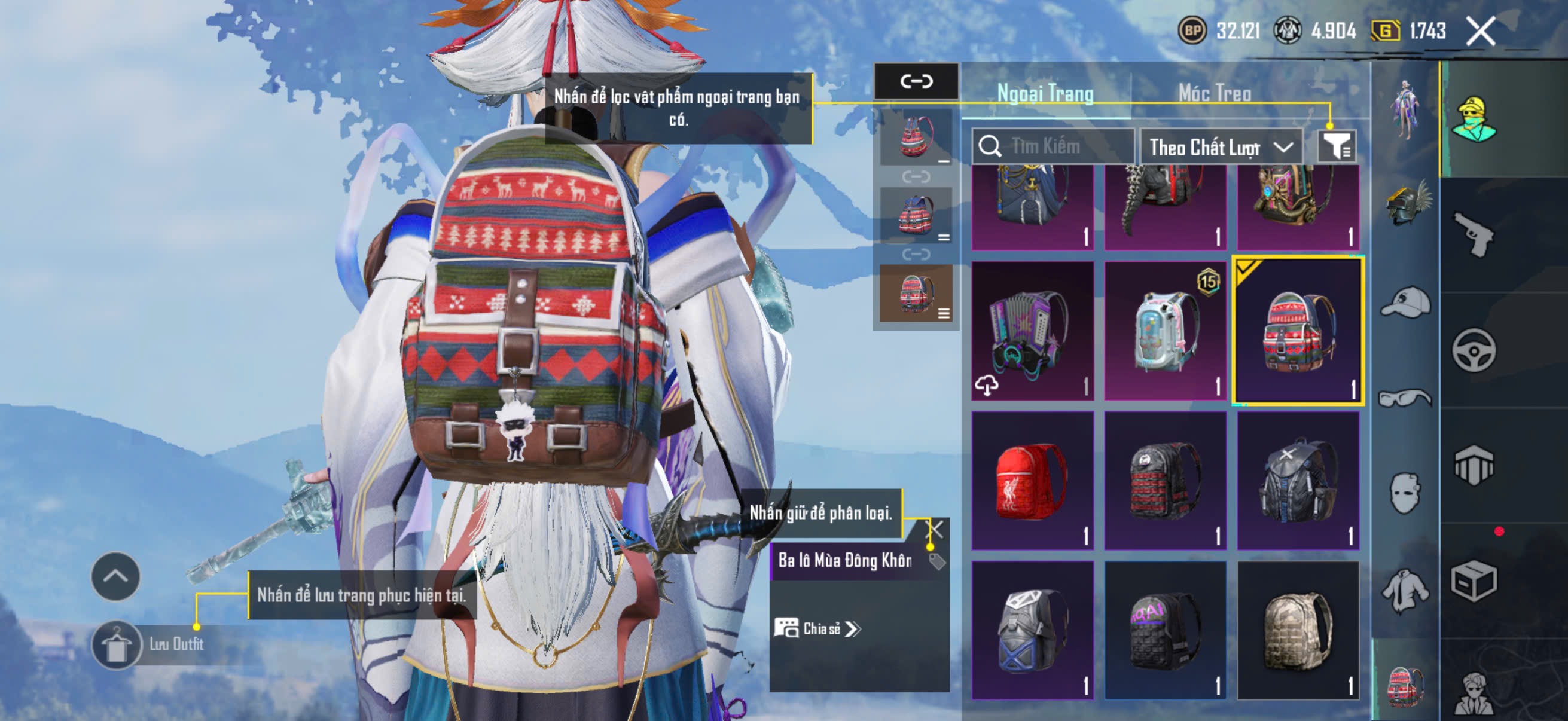This screenshot has height=721, width=1568.
Task: Select the red Liverpool backpack
Action: (x=1032, y=481)
